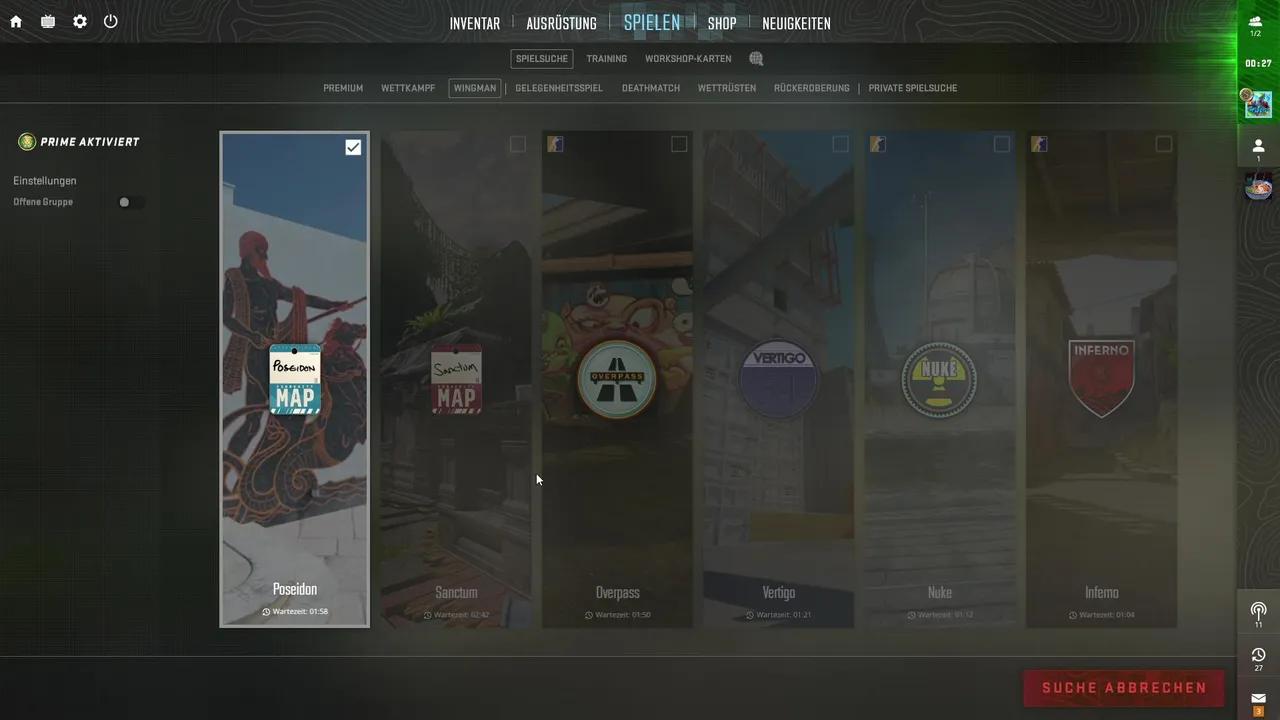Image resolution: width=1280 pixels, height=720 pixels.
Task: Click the broadcast antenna icon in sidebar
Action: pyautogui.click(x=1258, y=610)
